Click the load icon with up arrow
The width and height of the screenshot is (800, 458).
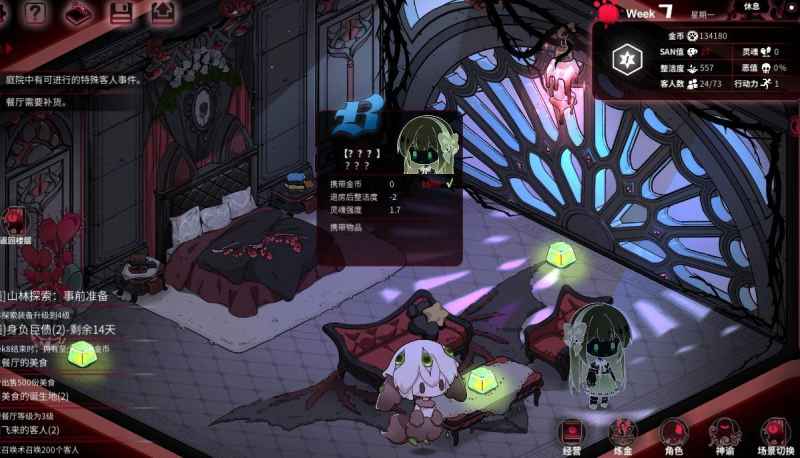(x=163, y=12)
